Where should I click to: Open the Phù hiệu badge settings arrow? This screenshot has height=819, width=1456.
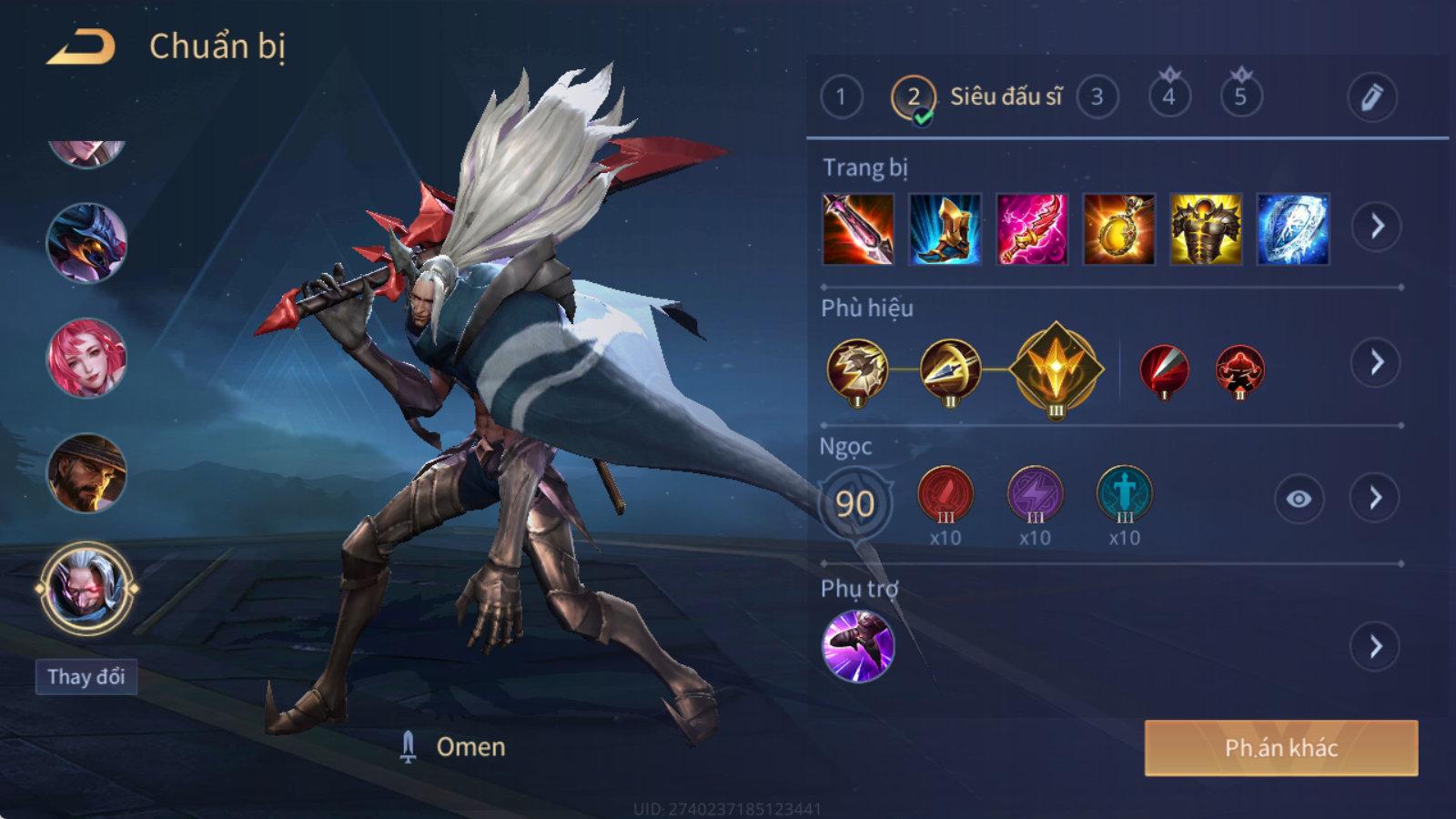tap(1376, 363)
